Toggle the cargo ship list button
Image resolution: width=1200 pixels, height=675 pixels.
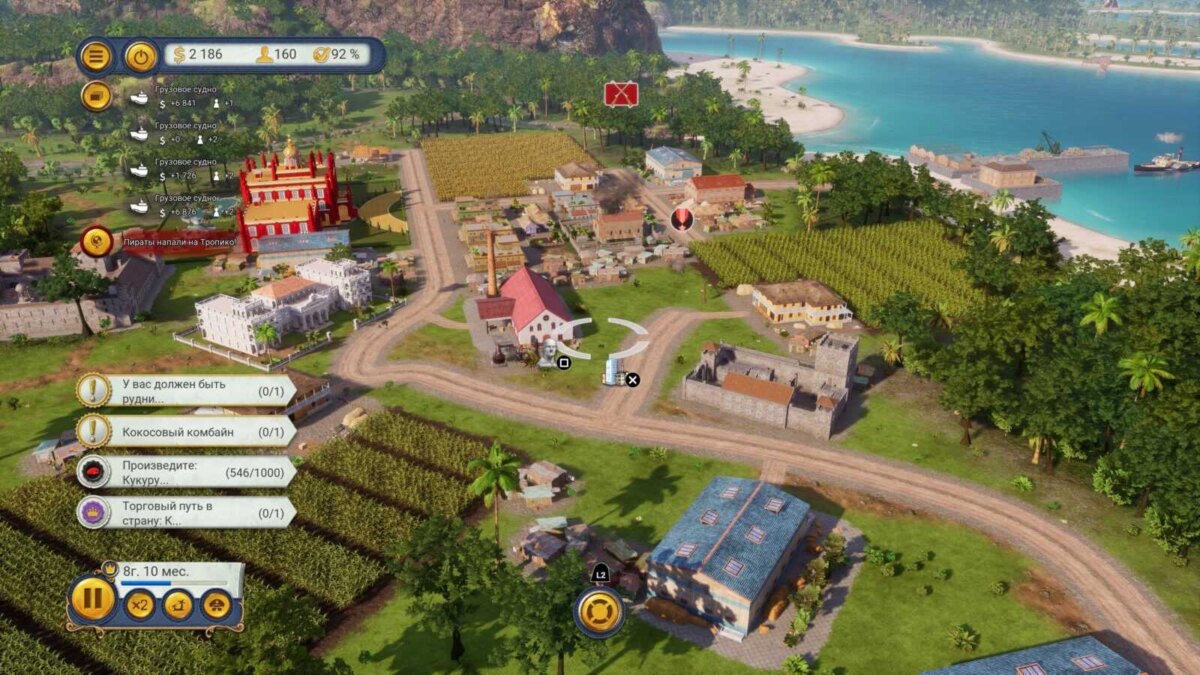(96, 96)
